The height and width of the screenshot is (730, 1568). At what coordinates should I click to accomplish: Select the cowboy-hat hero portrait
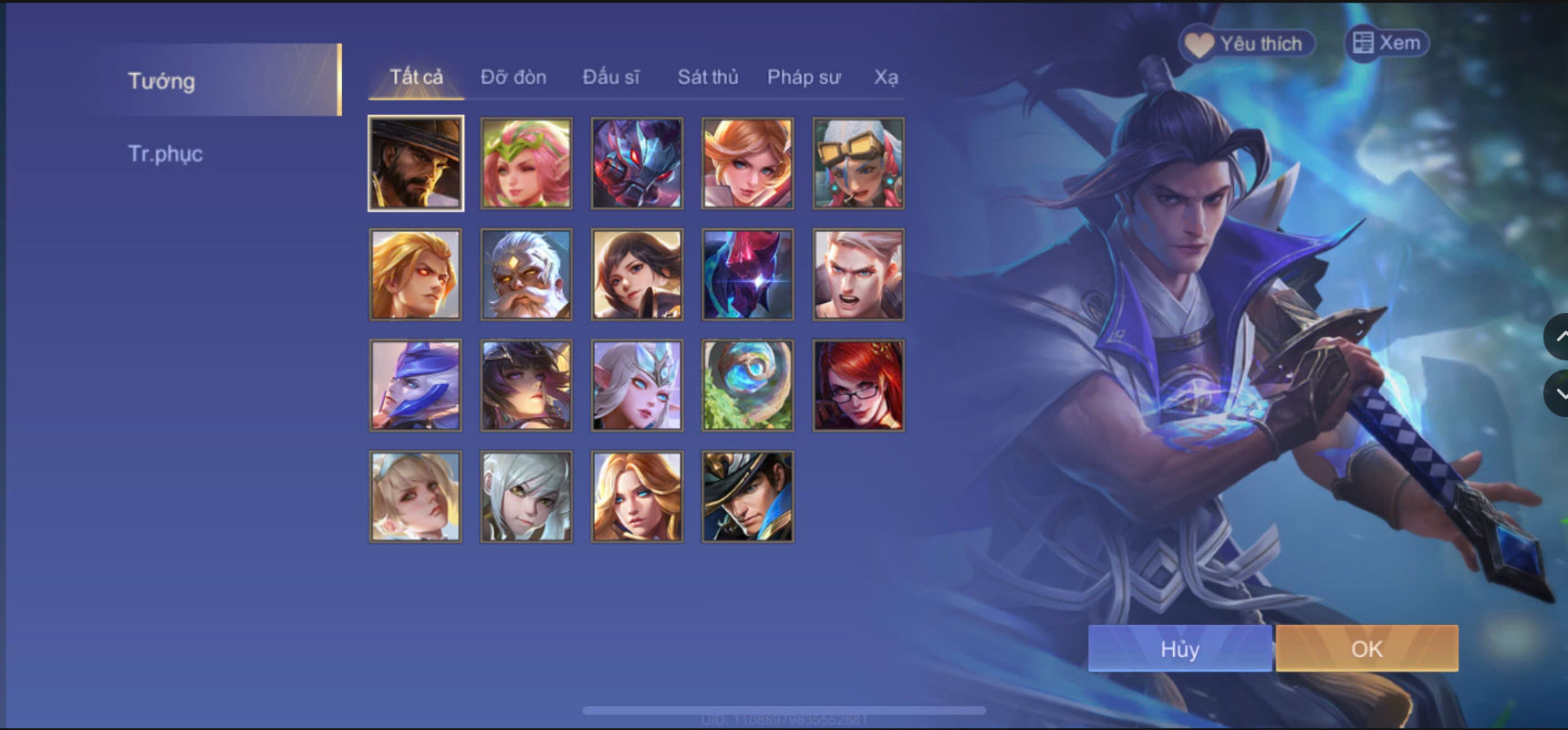[x=415, y=162]
